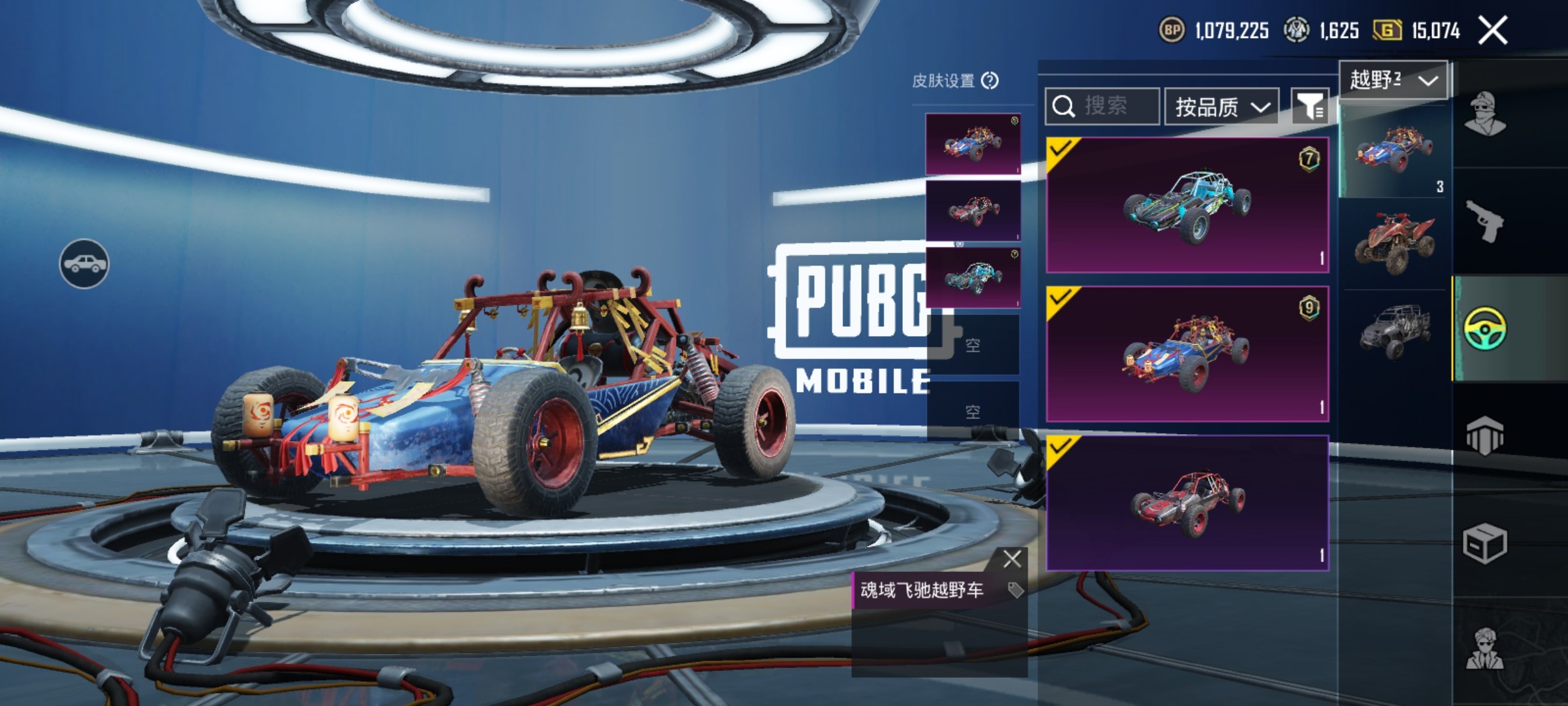Click the tag icon beside 魂域飞驰越野车
Viewport: 1568px width, 706px height.
point(1015,590)
